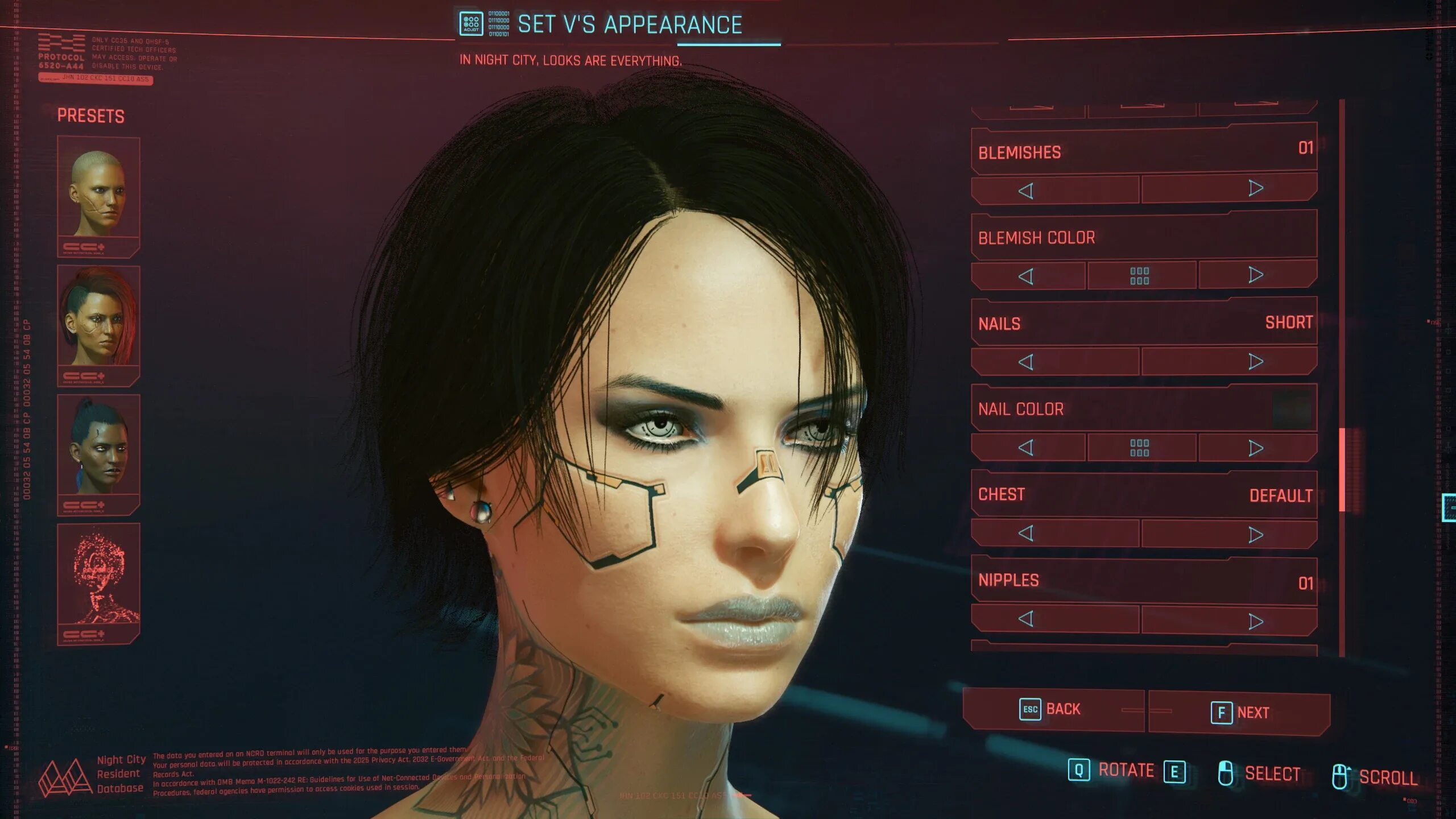Select next Blemish Color
Viewport: 1456px width, 819px height.
(x=1256, y=275)
